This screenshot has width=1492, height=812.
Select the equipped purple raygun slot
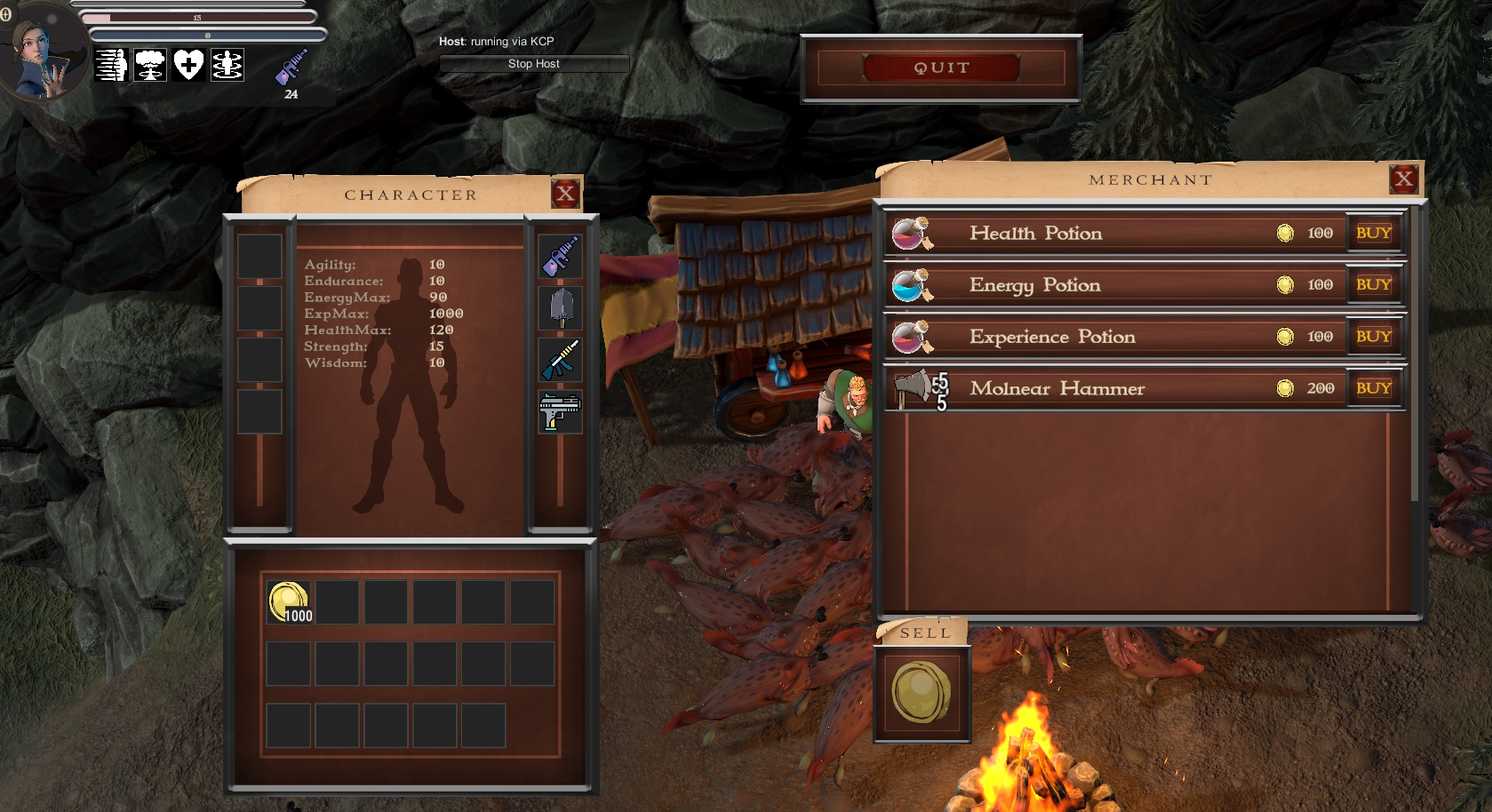[x=561, y=256]
